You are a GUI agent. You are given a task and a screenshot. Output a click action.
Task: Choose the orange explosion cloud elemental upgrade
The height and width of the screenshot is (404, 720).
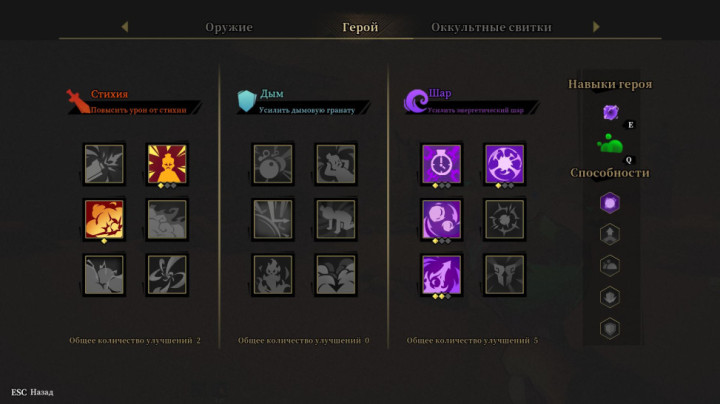(x=104, y=219)
